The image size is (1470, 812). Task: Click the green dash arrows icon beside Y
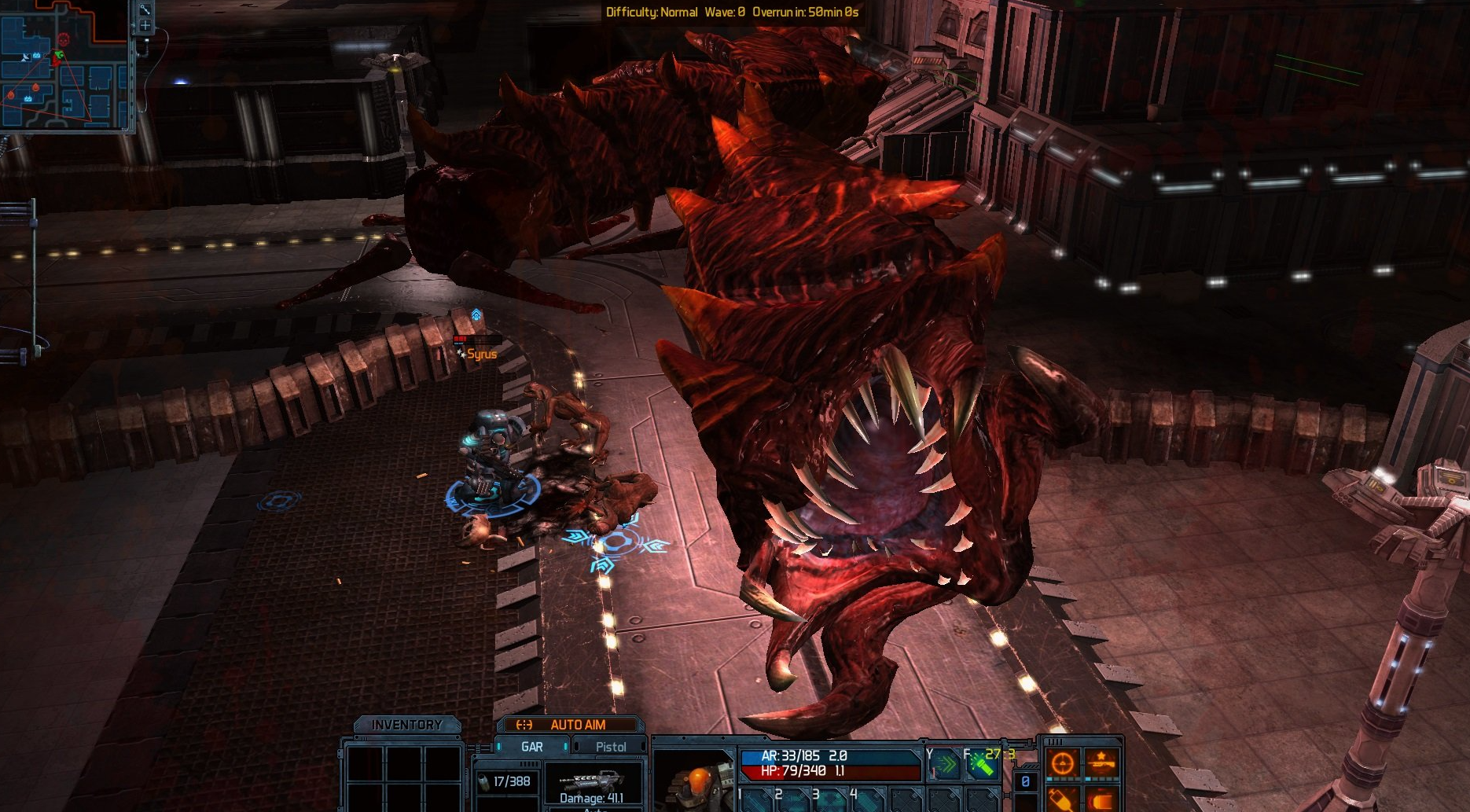pyautogui.click(x=946, y=765)
